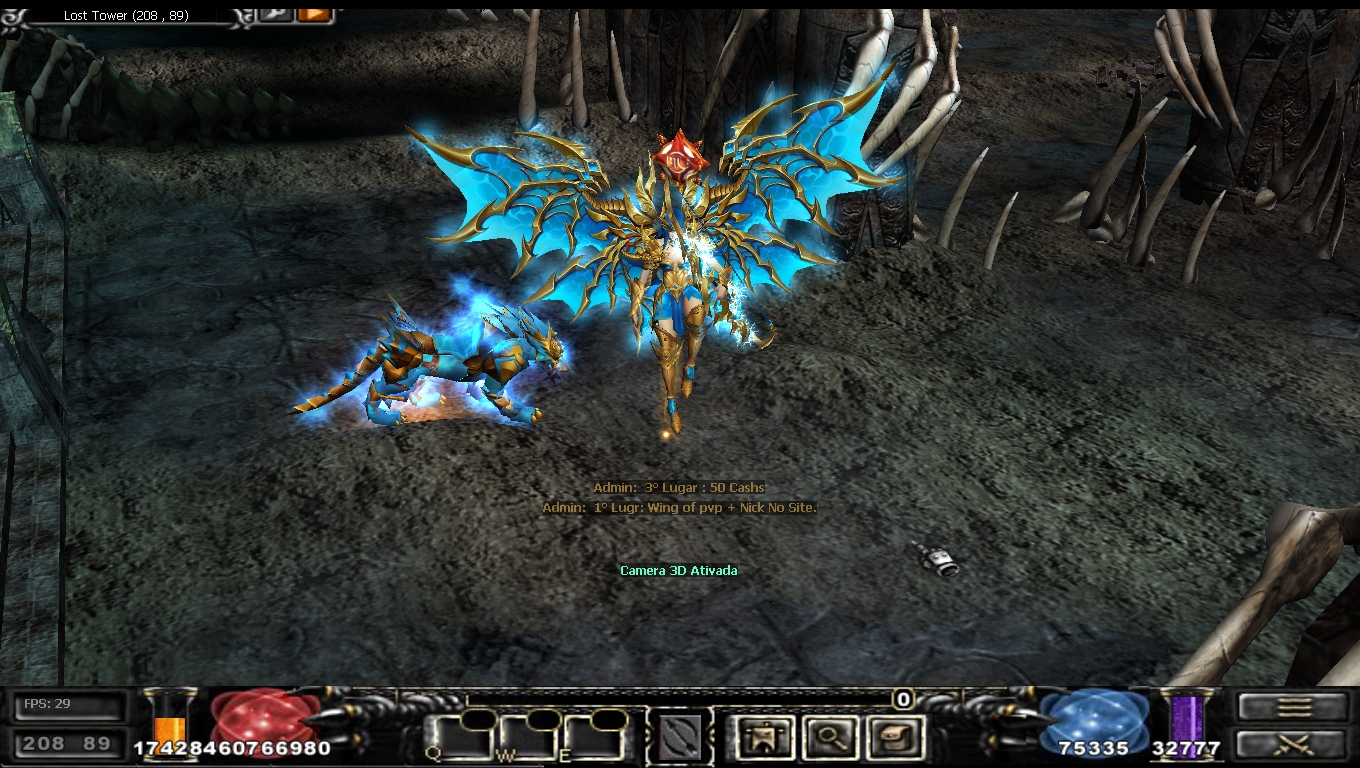Open the three-line system menu button
The width and height of the screenshot is (1360, 768).
1292,706
